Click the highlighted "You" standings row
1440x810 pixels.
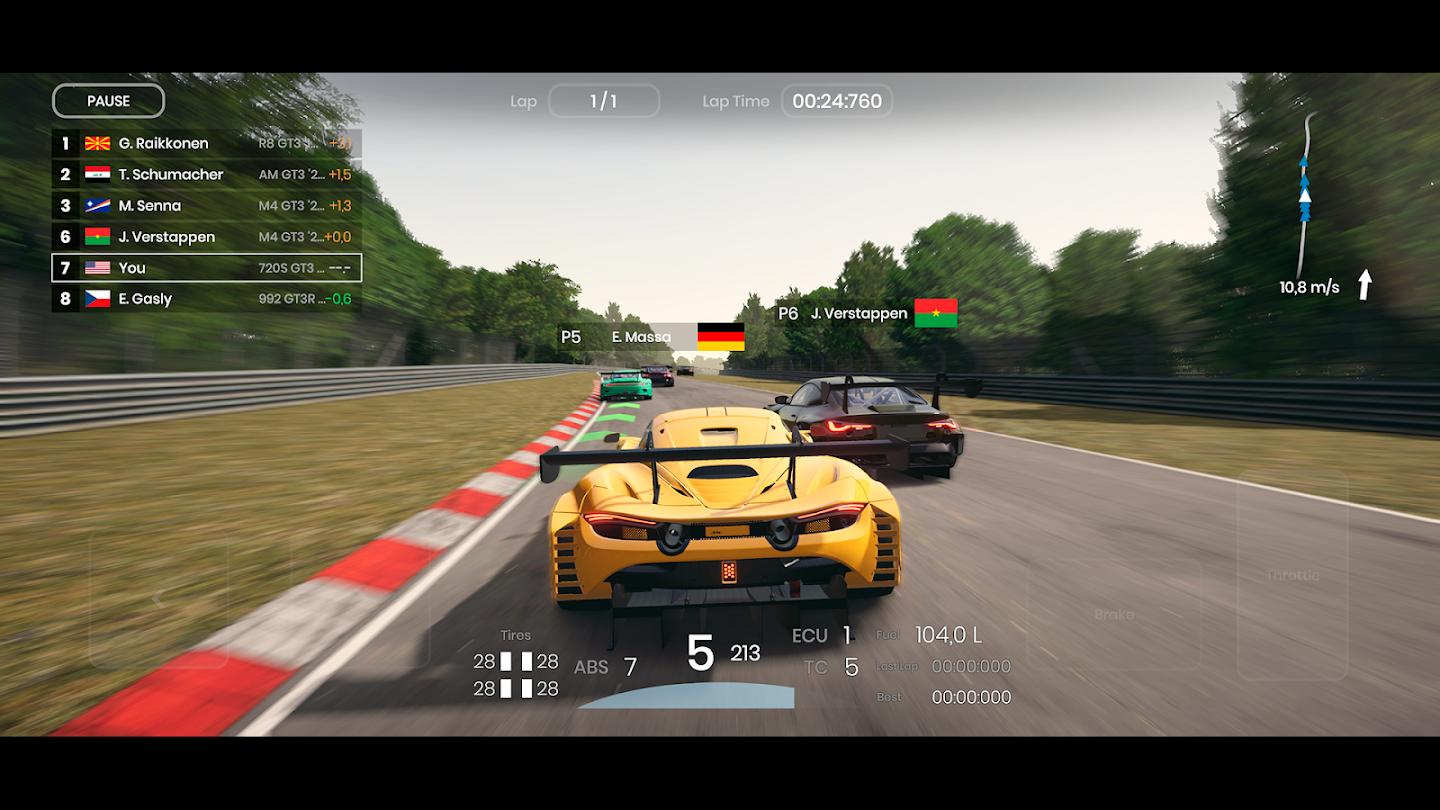pos(206,268)
